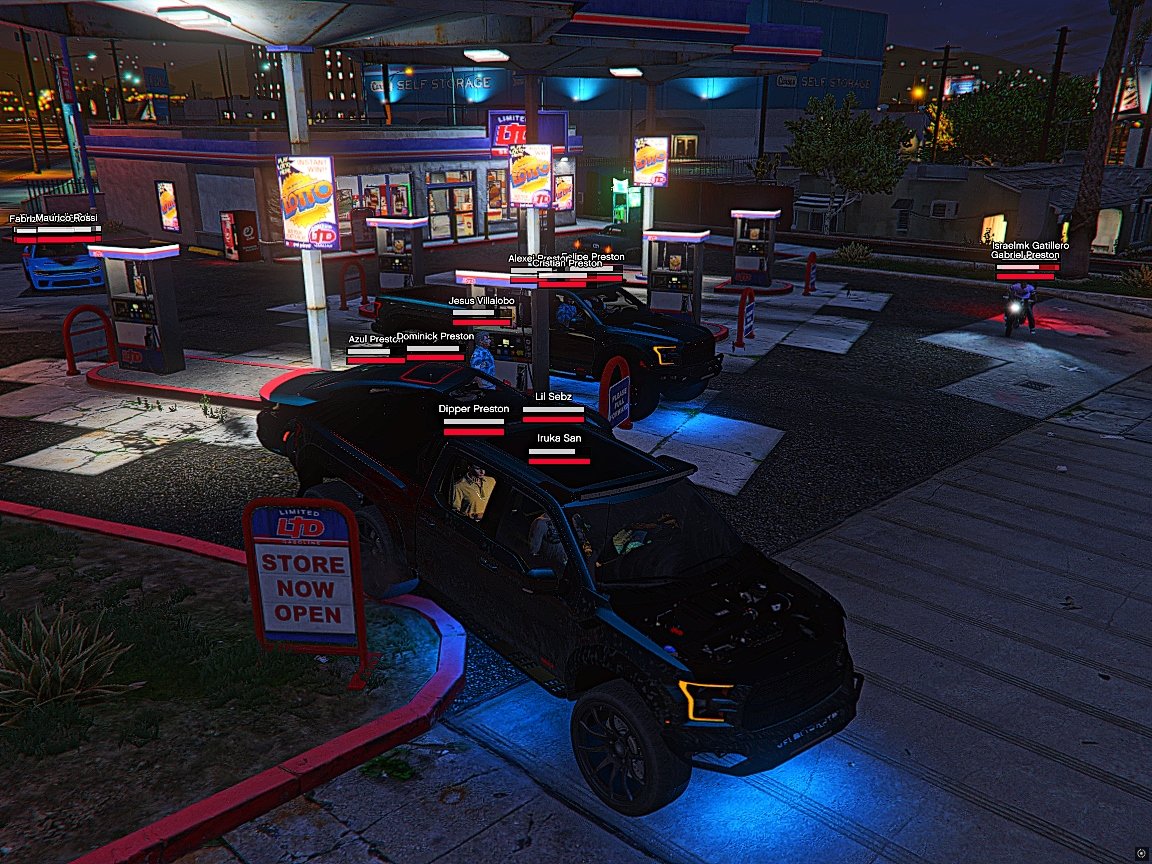Click the small circular icon in the corner

pyautogui.click(x=1141, y=851)
